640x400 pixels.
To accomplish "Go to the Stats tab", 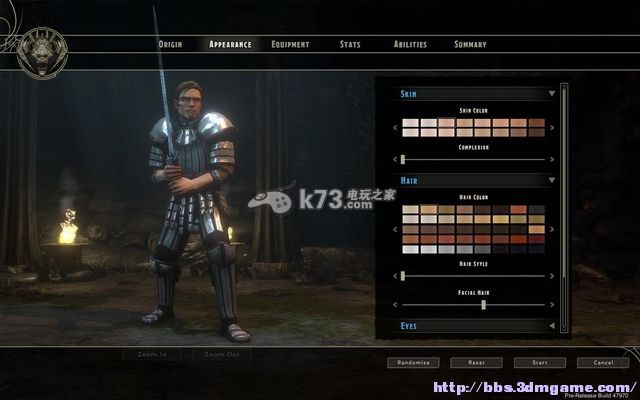I will pyautogui.click(x=350, y=44).
